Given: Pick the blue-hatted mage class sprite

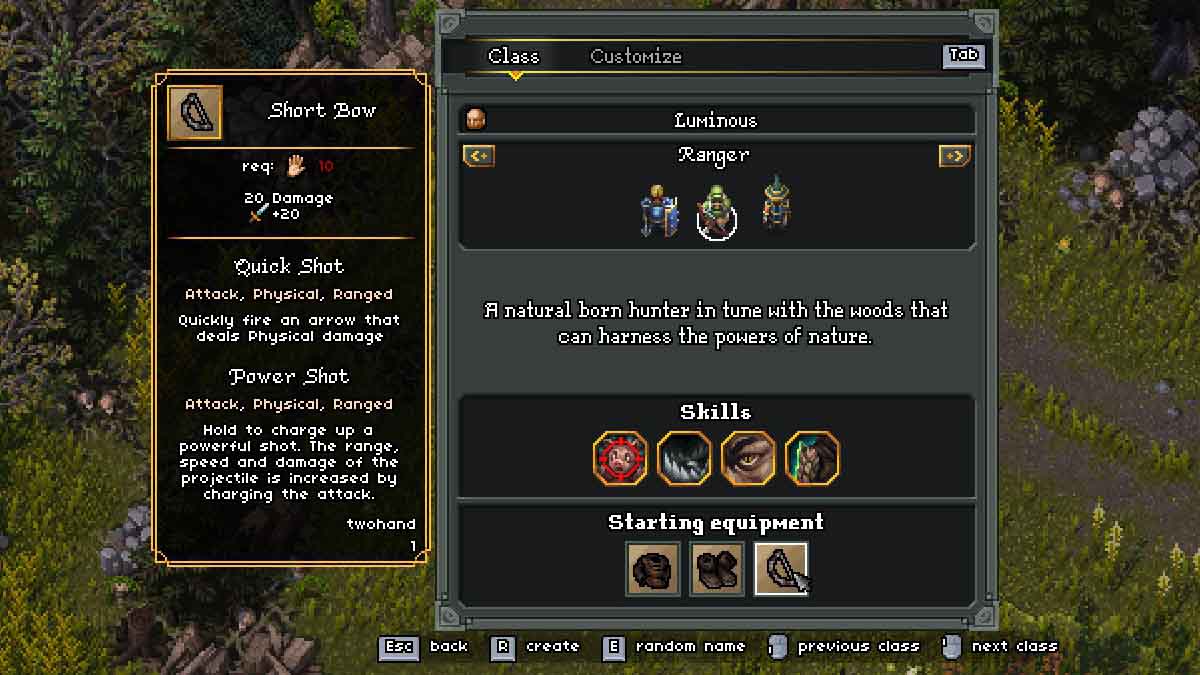Looking at the screenshot, I should tap(776, 206).
